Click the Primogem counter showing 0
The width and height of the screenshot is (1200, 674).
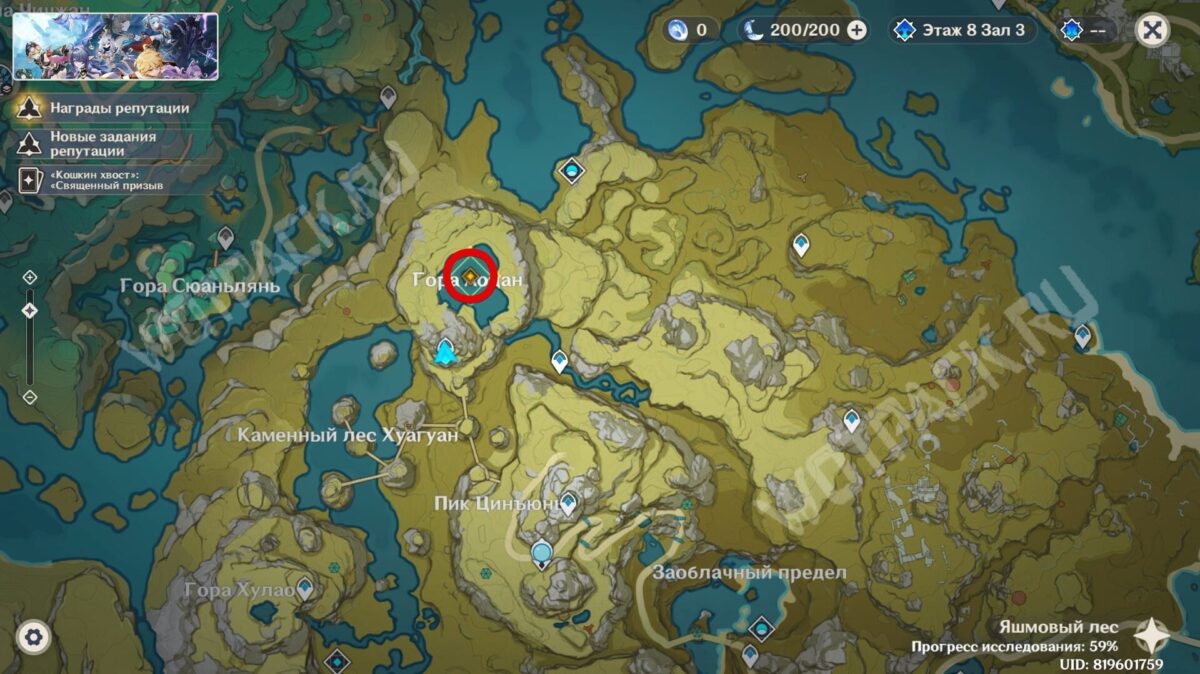[689, 30]
